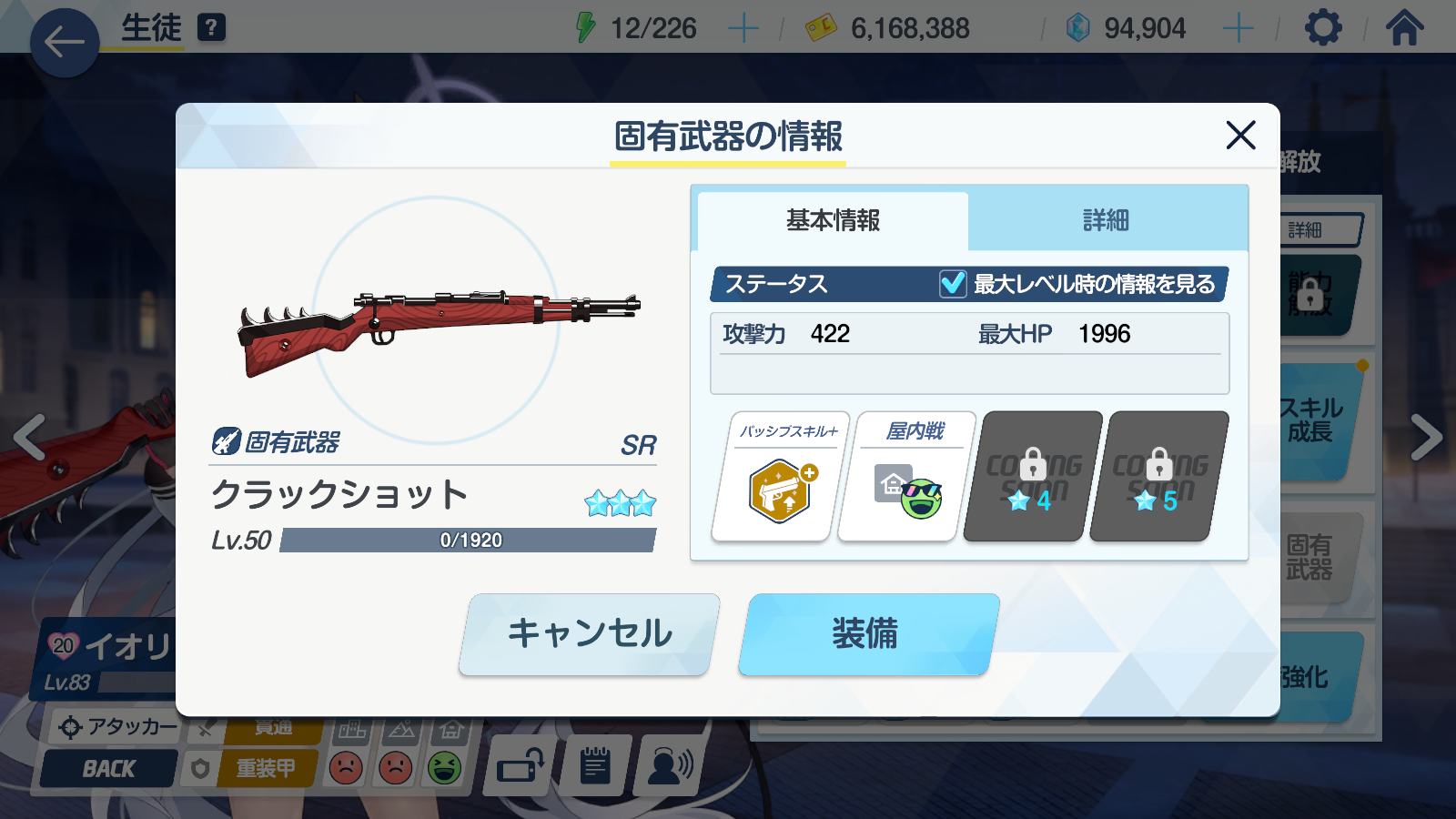Buy more blue gems with plus button
Screen dimensions: 1456x819
(x=1238, y=29)
